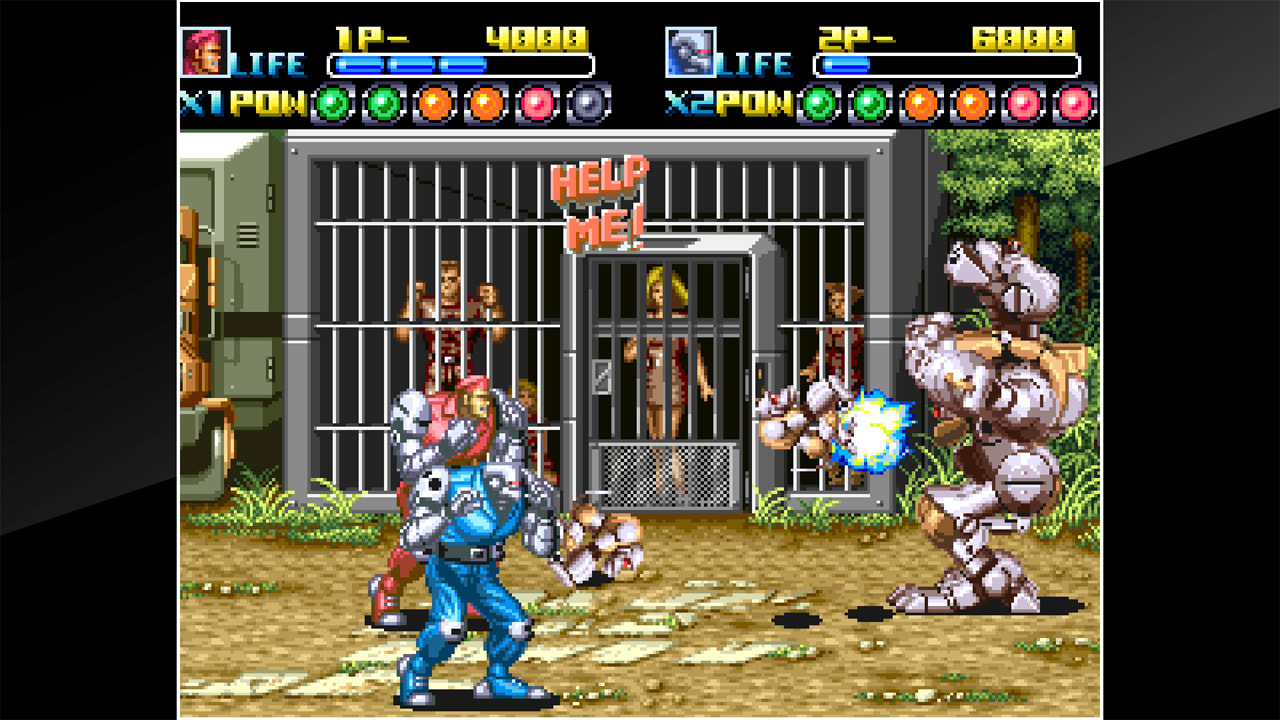Select the first green POW orb for player 1
The height and width of the screenshot is (720, 1280).
coord(333,101)
